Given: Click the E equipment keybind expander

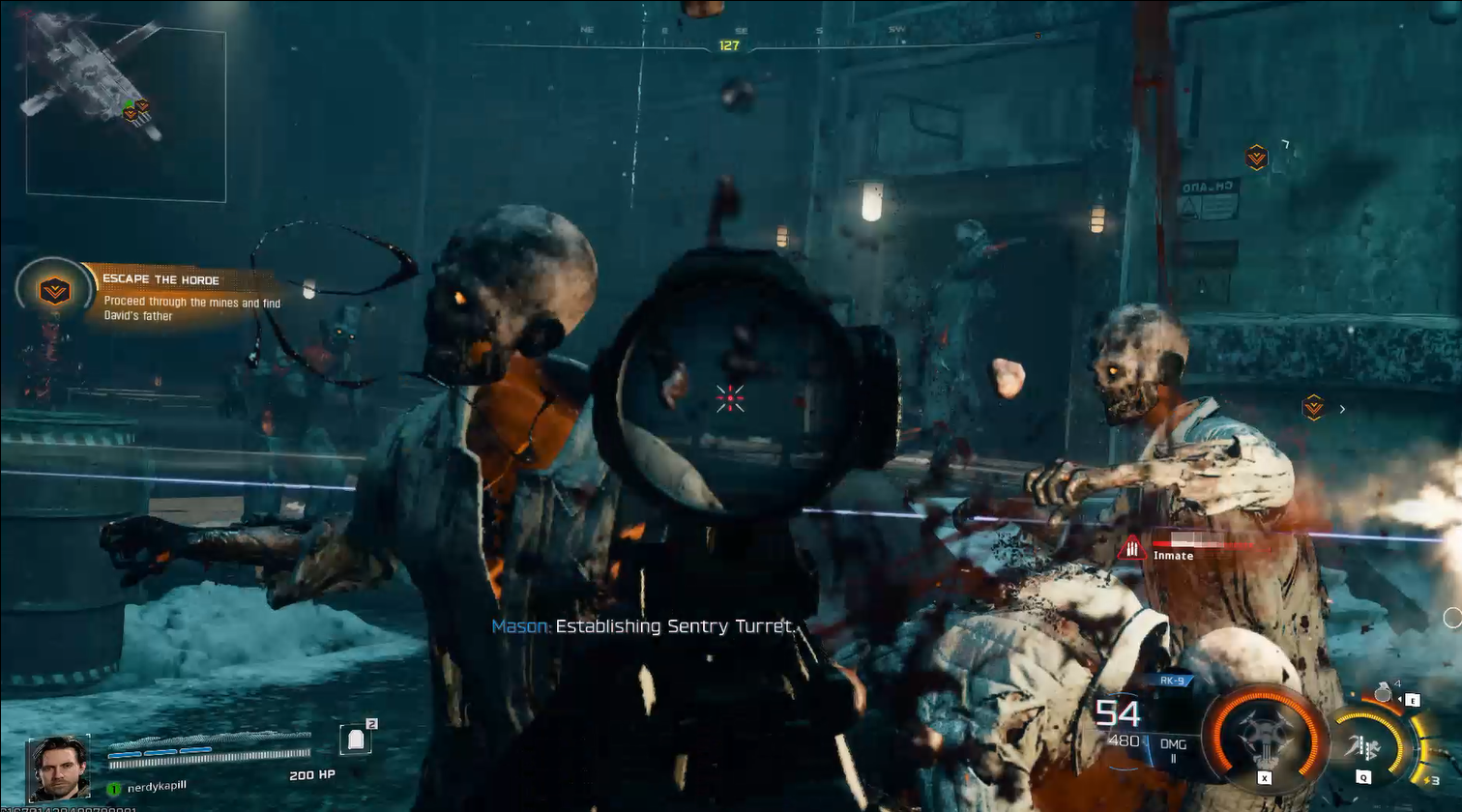Looking at the screenshot, I should pos(1413,700).
